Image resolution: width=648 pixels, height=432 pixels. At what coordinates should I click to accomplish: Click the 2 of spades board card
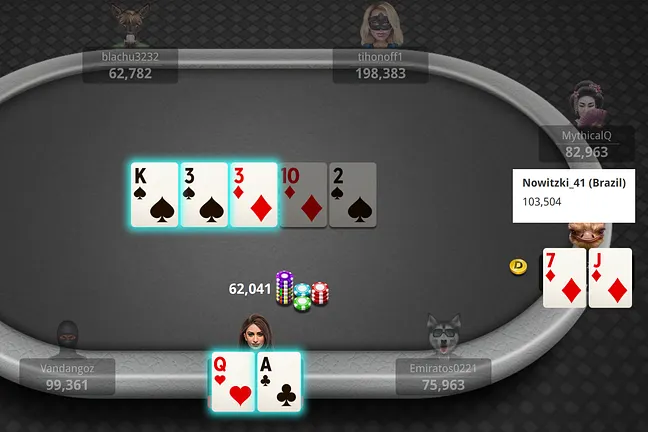coord(352,195)
